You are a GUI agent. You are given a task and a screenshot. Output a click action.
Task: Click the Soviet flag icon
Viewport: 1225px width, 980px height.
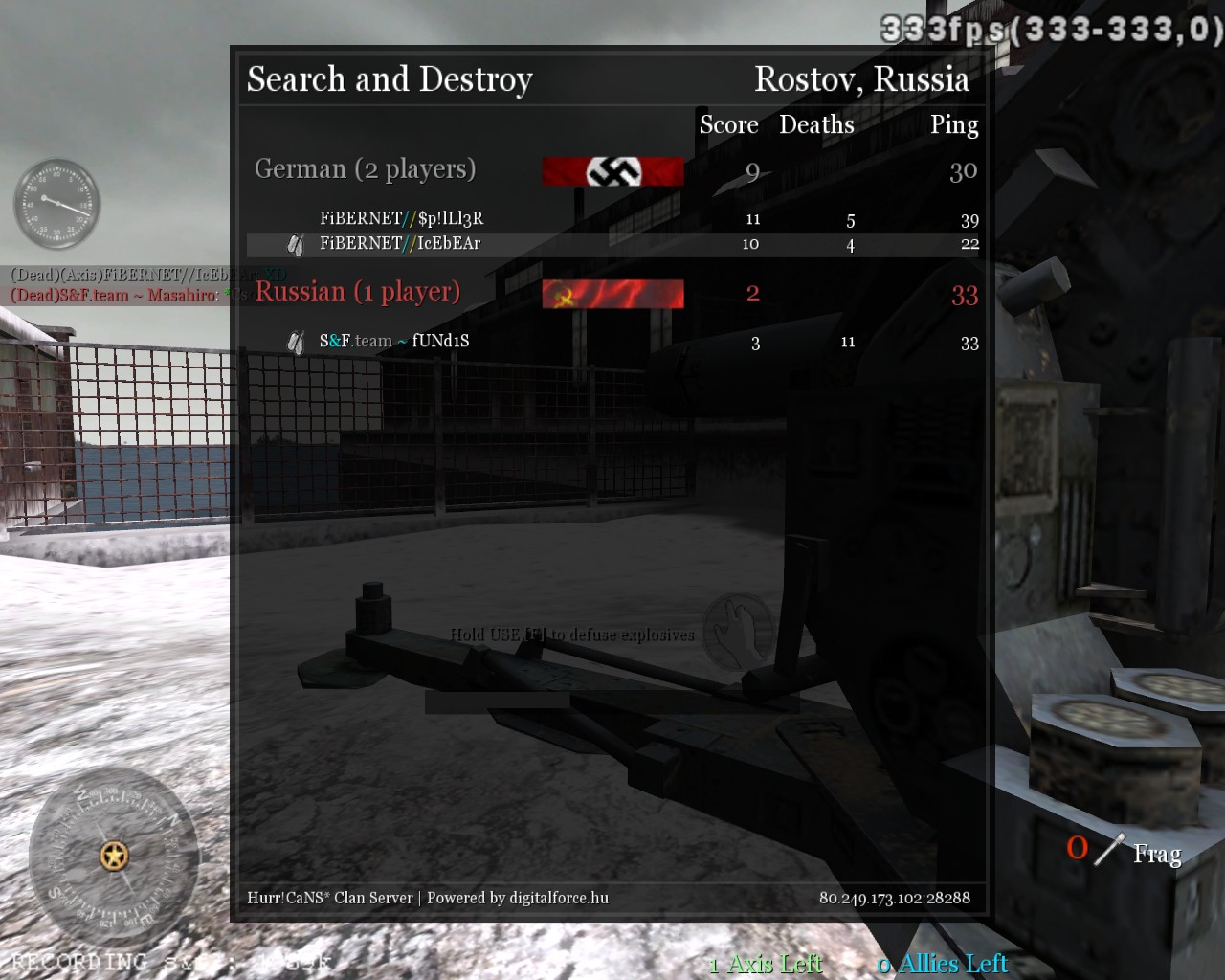(x=612, y=294)
